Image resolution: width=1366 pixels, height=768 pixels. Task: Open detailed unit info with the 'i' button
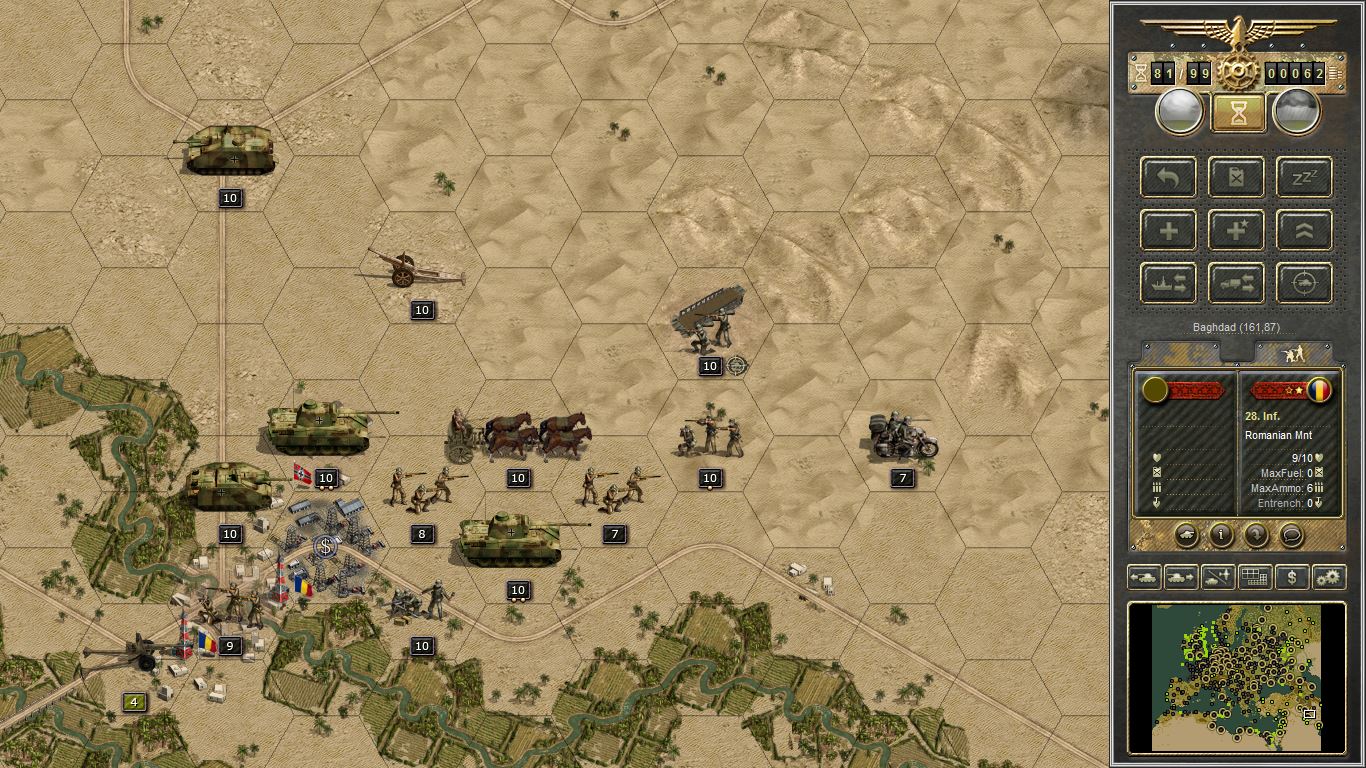pos(1221,535)
